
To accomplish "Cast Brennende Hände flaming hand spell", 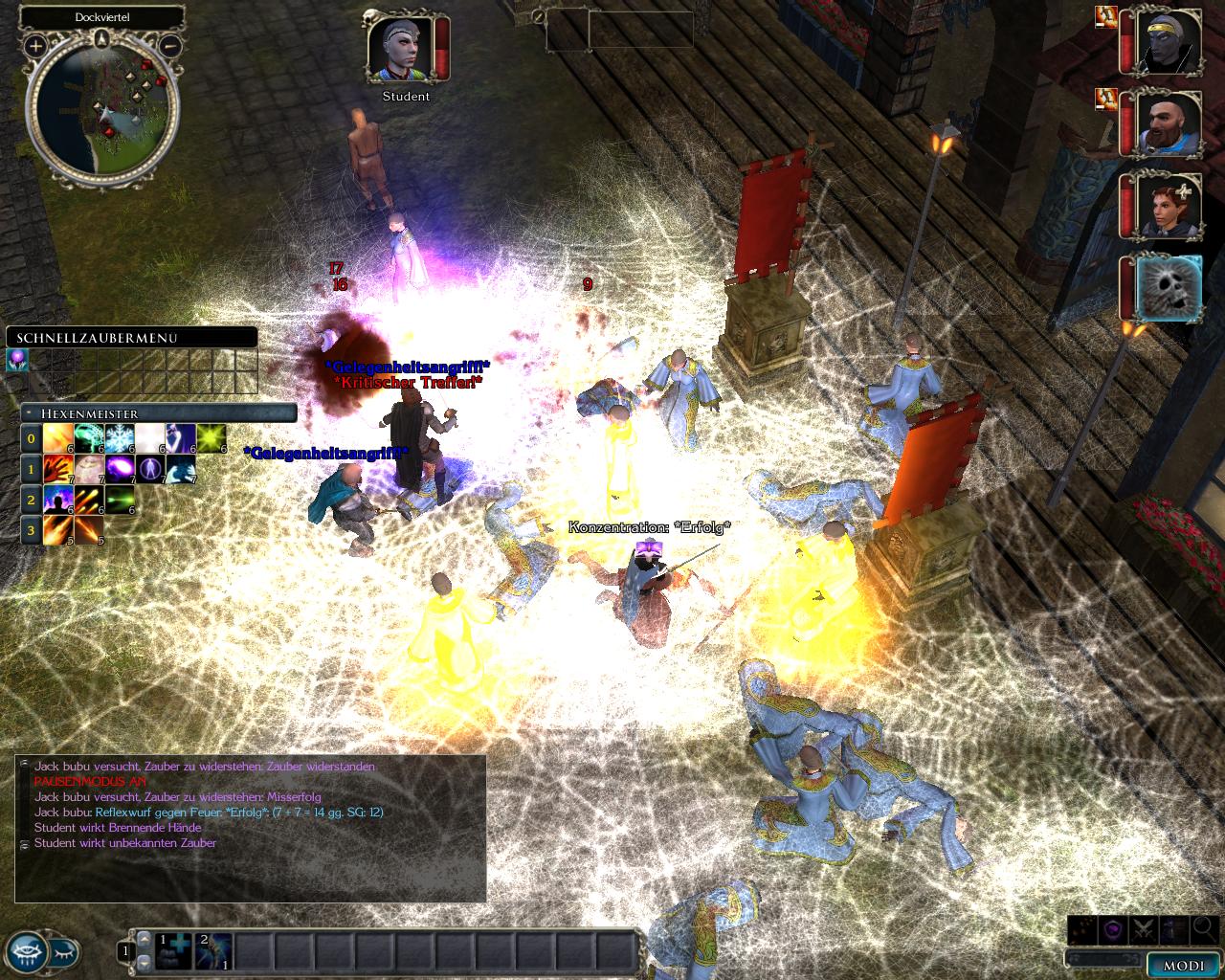I will coord(57,469).
